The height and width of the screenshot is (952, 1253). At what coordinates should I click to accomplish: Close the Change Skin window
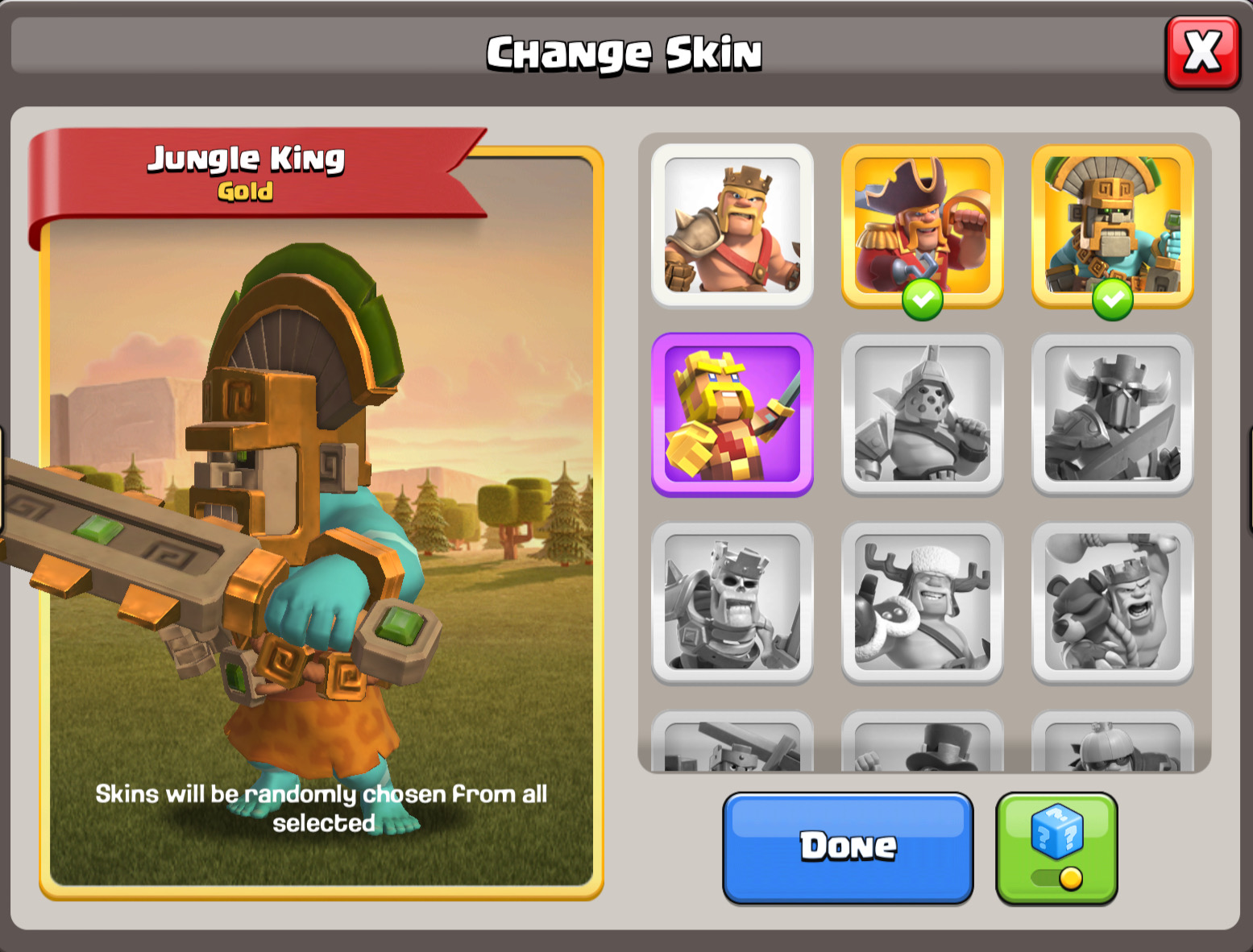point(1202,52)
